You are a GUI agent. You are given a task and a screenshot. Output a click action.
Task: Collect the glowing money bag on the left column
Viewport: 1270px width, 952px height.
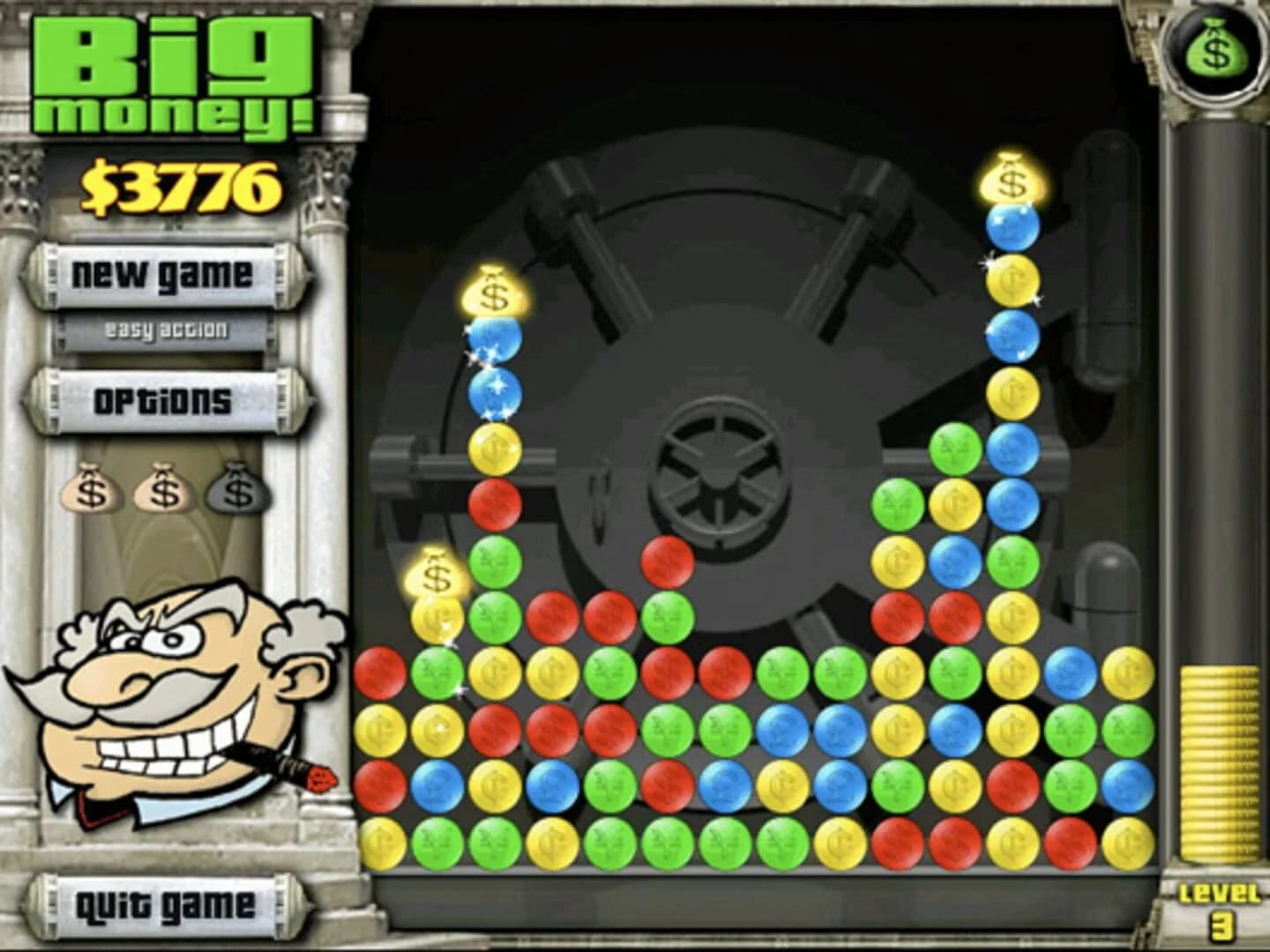491,294
